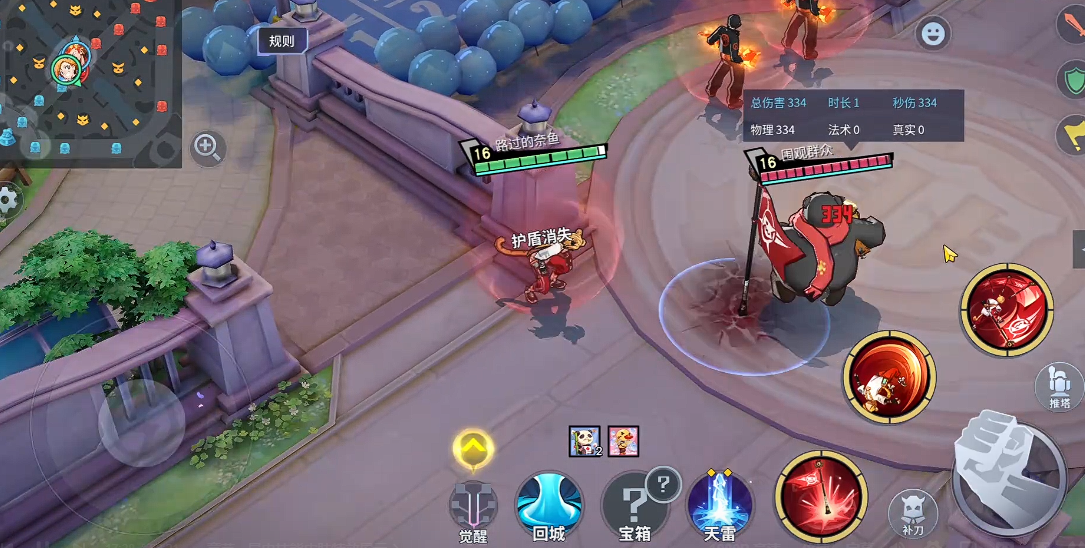Image resolution: width=1085 pixels, height=548 pixels.
Task: Open the 宝箱 treasure chest slot
Action: click(x=635, y=503)
